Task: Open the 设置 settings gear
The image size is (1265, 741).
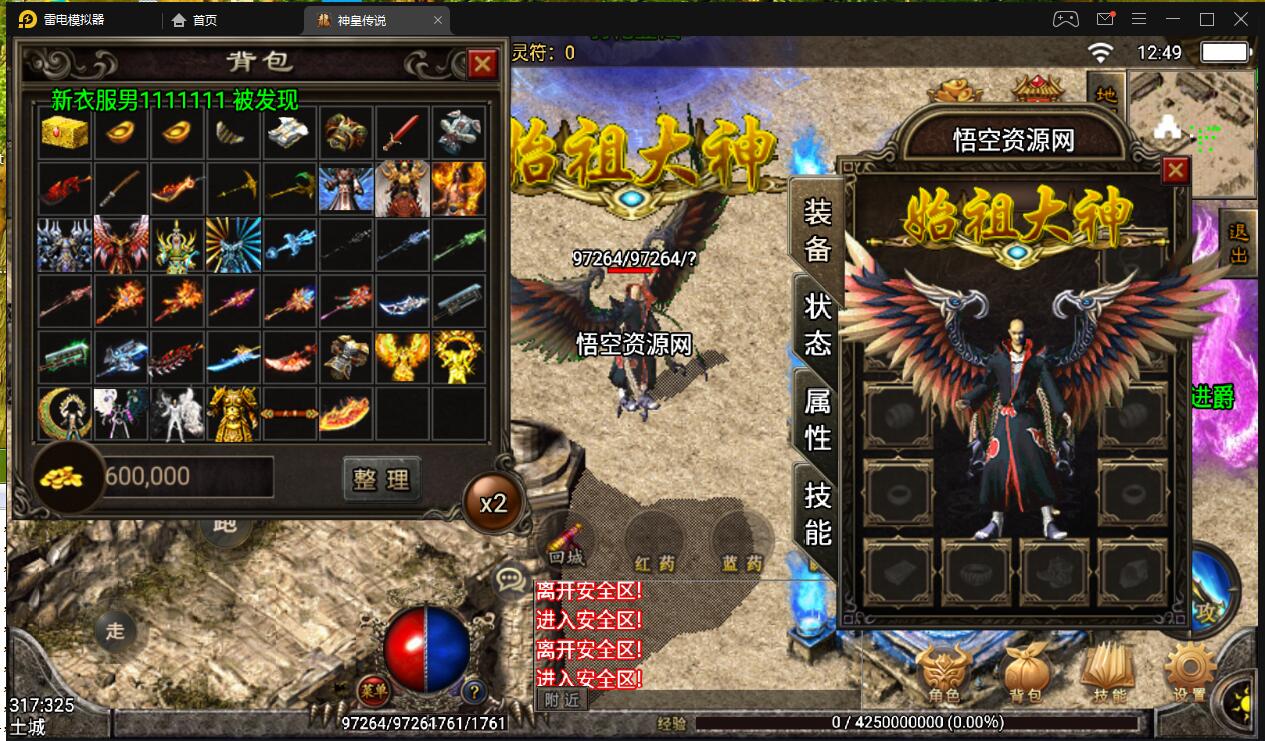Action: (1190, 673)
